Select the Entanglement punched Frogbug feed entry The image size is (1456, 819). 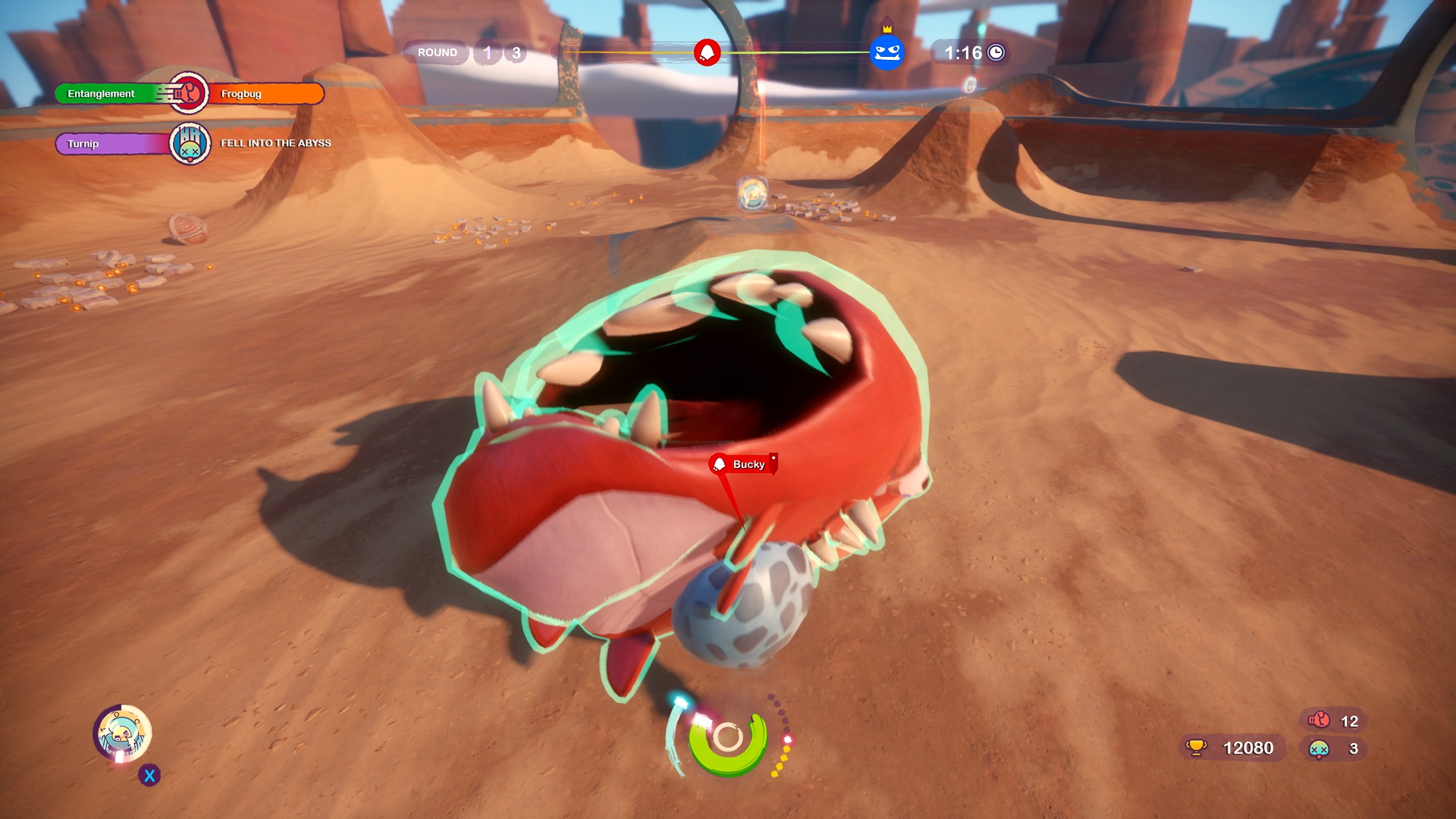pyautogui.click(x=189, y=93)
